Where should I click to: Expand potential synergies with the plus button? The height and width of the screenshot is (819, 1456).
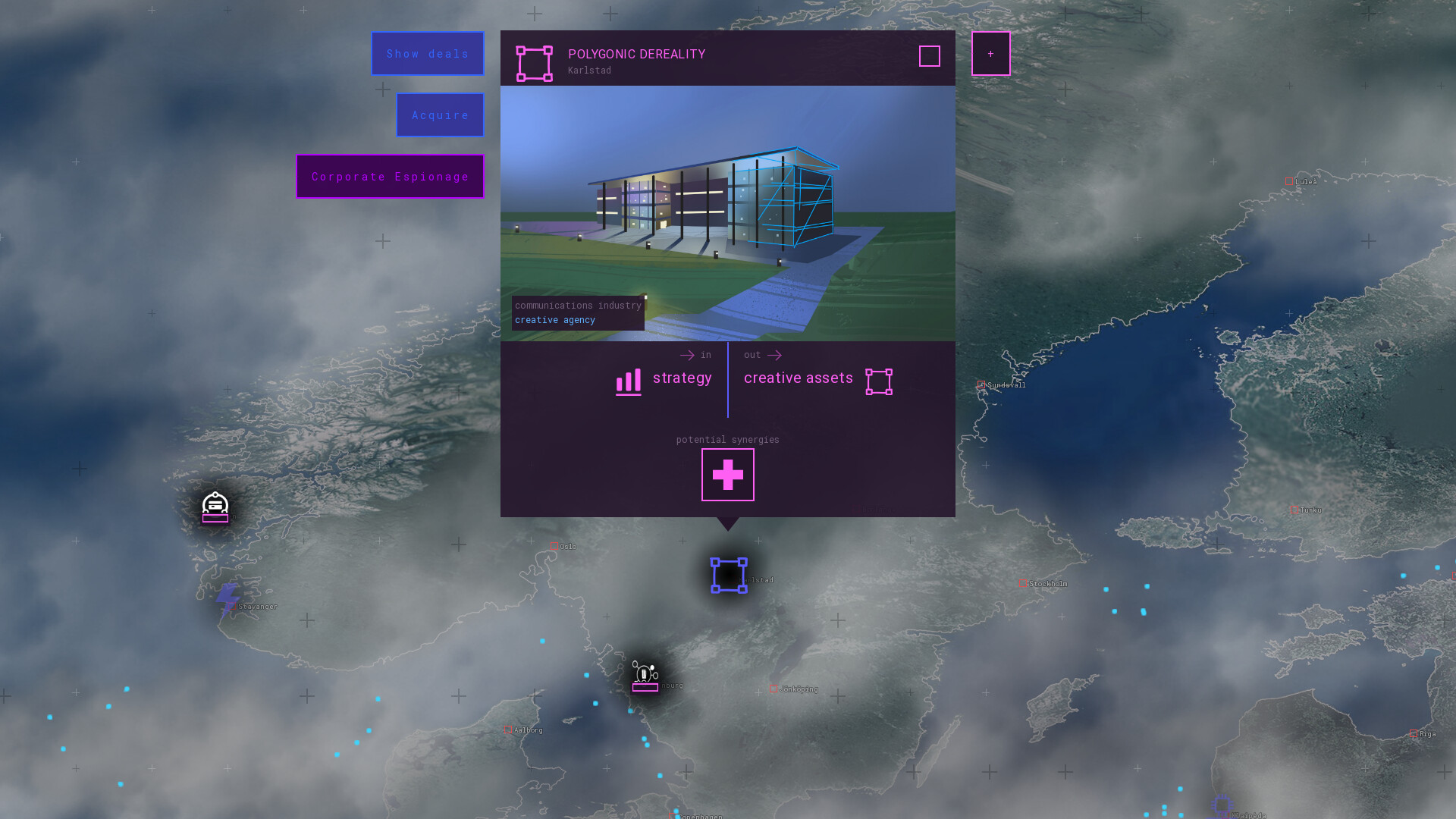(x=727, y=474)
